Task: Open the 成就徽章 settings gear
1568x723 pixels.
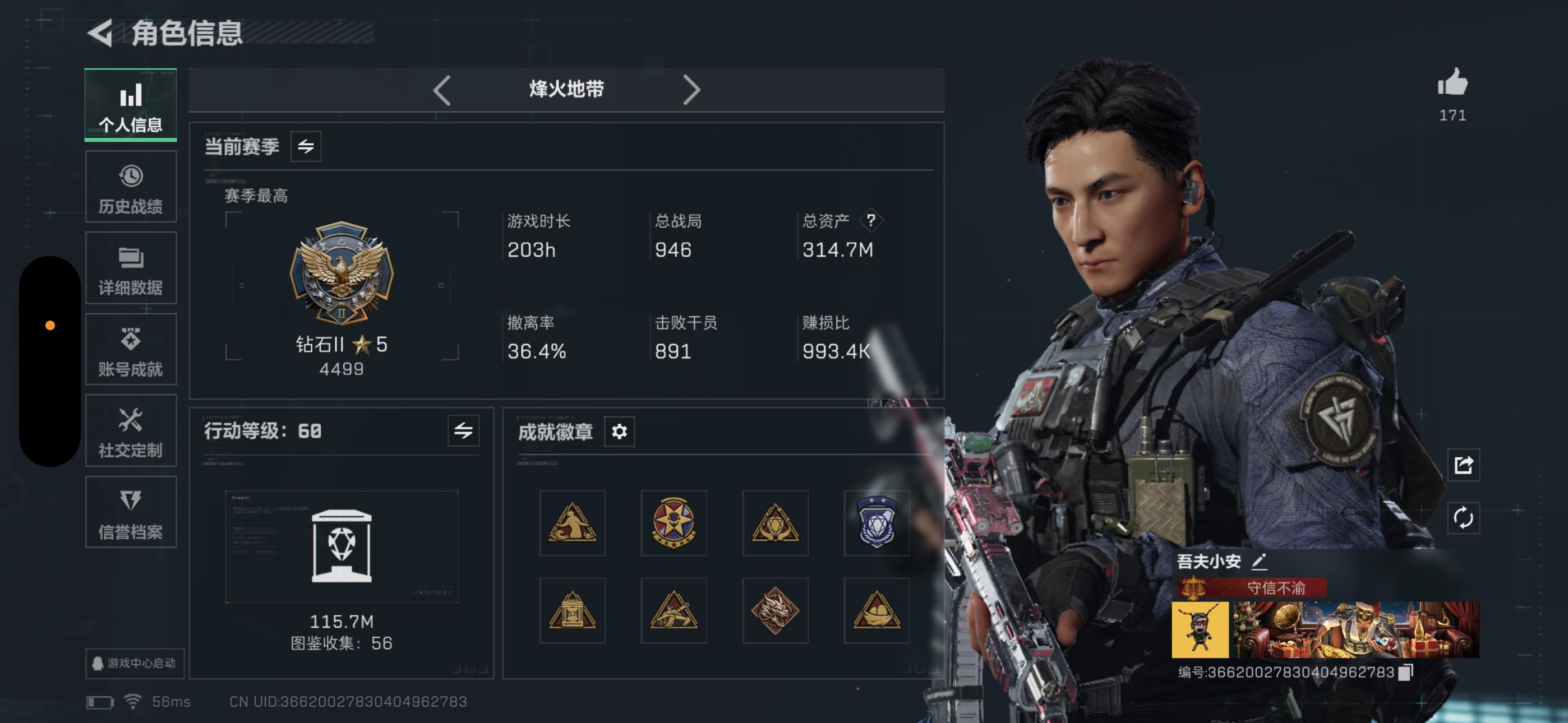Action: point(619,432)
